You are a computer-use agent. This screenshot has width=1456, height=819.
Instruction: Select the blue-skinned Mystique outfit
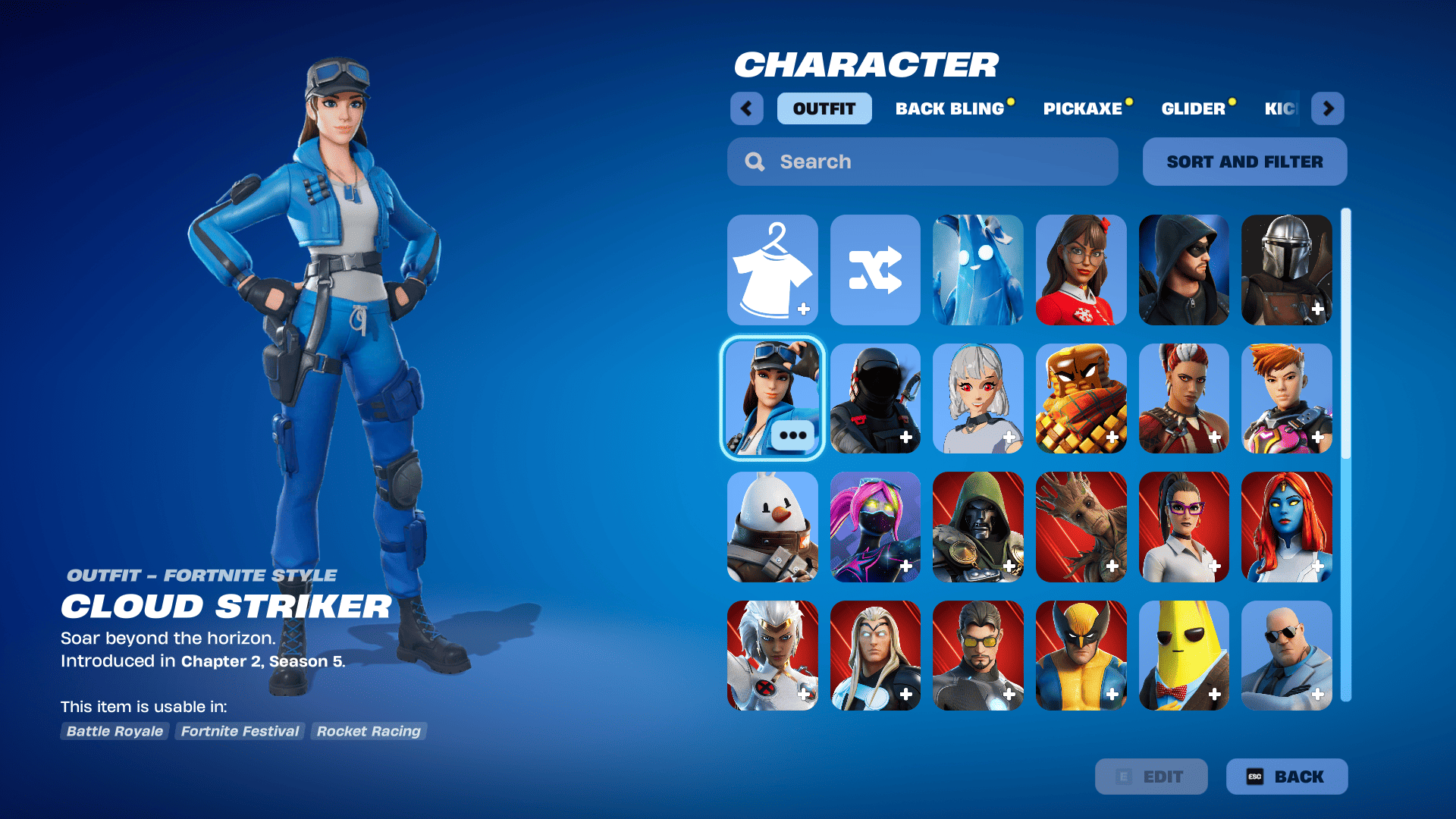coord(1286,527)
